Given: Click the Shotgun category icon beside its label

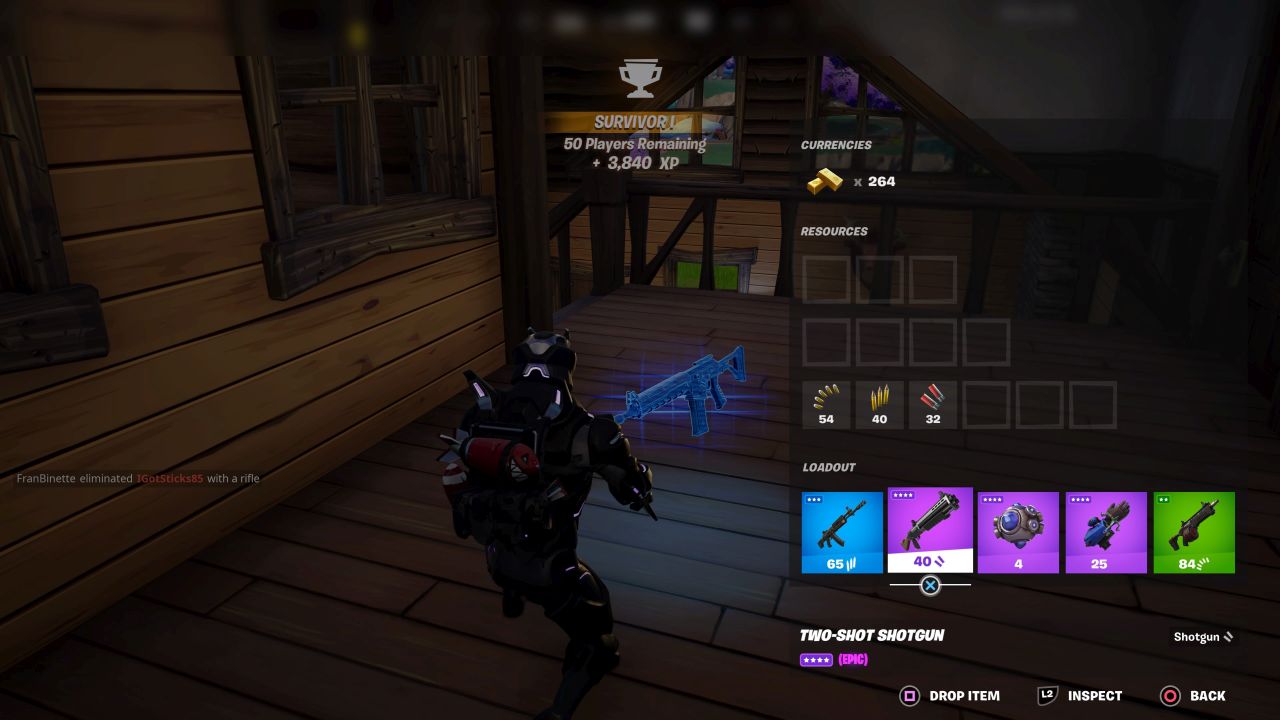Looking at the screenshot, I should pos(1230,637).
